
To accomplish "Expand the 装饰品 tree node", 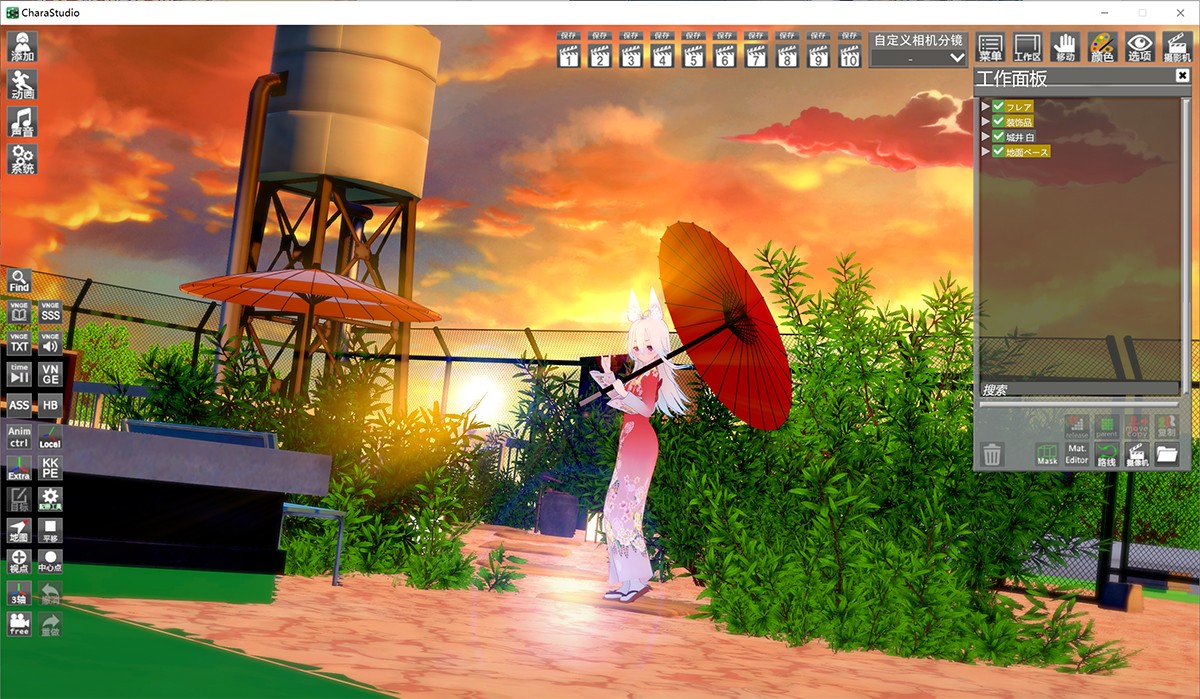I will coord(986,121).
